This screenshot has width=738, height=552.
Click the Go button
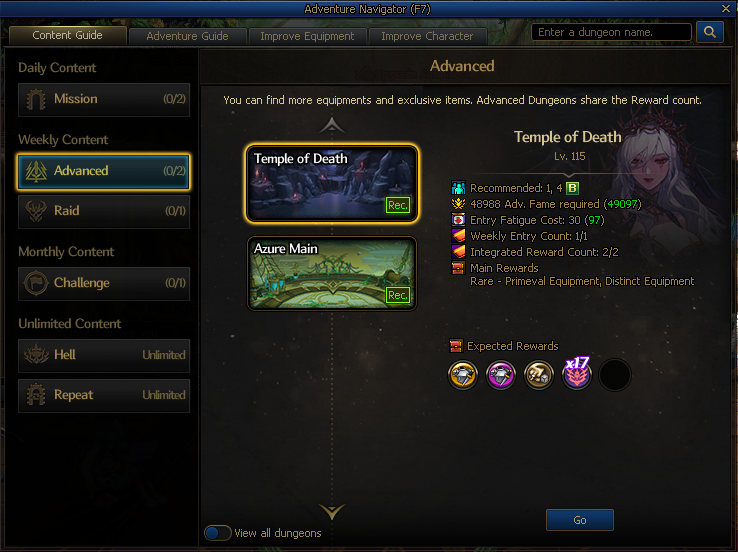[x=580, y=520]
